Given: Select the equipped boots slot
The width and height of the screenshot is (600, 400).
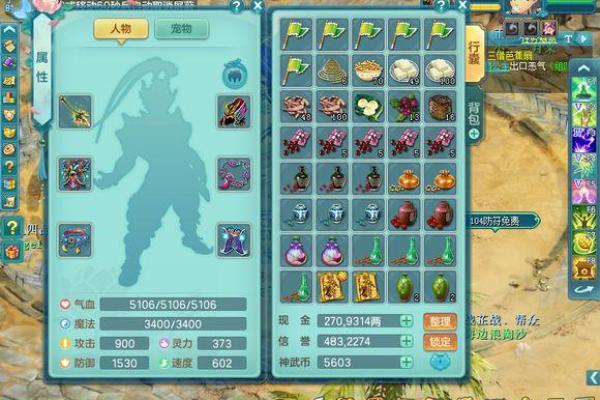Looking at the screenshot, I should coord(234,240).
